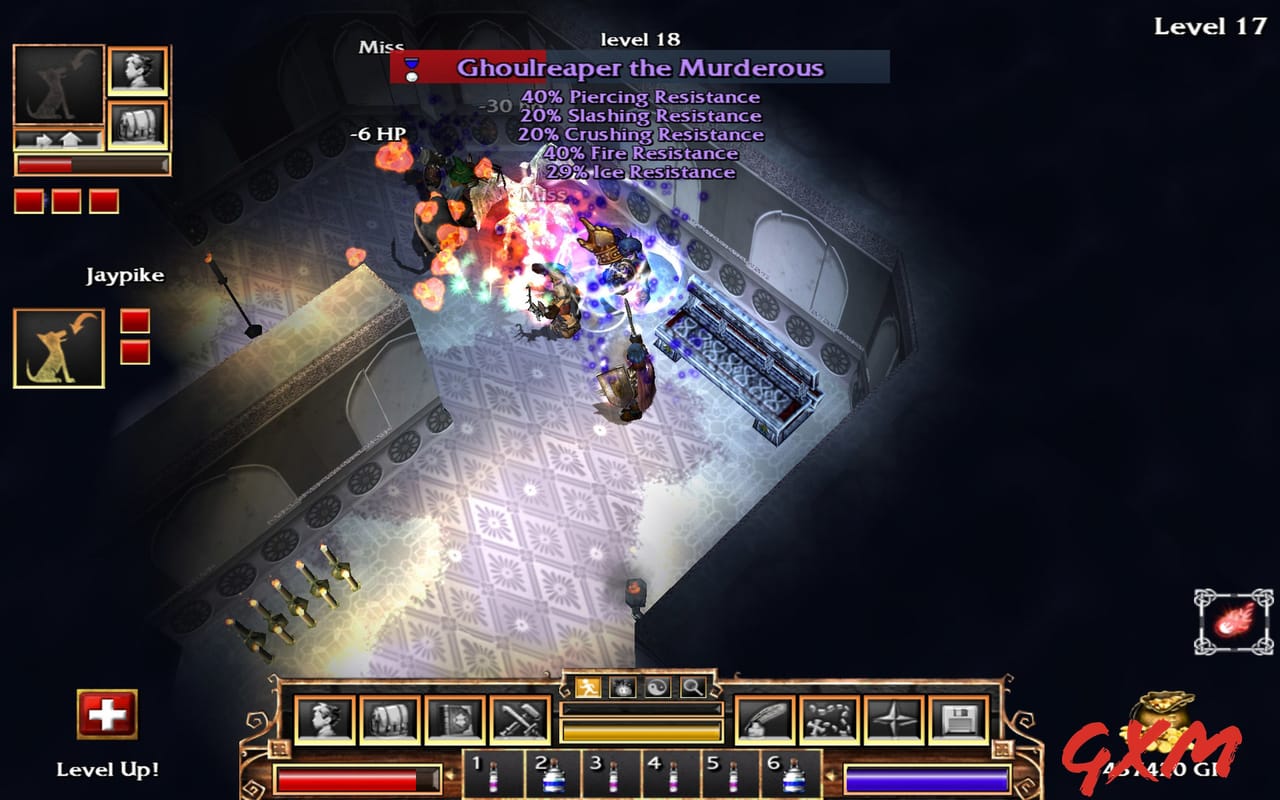Click the Level Up red cross button
The height and width of the screenshot is (800, 1280).
108,712
